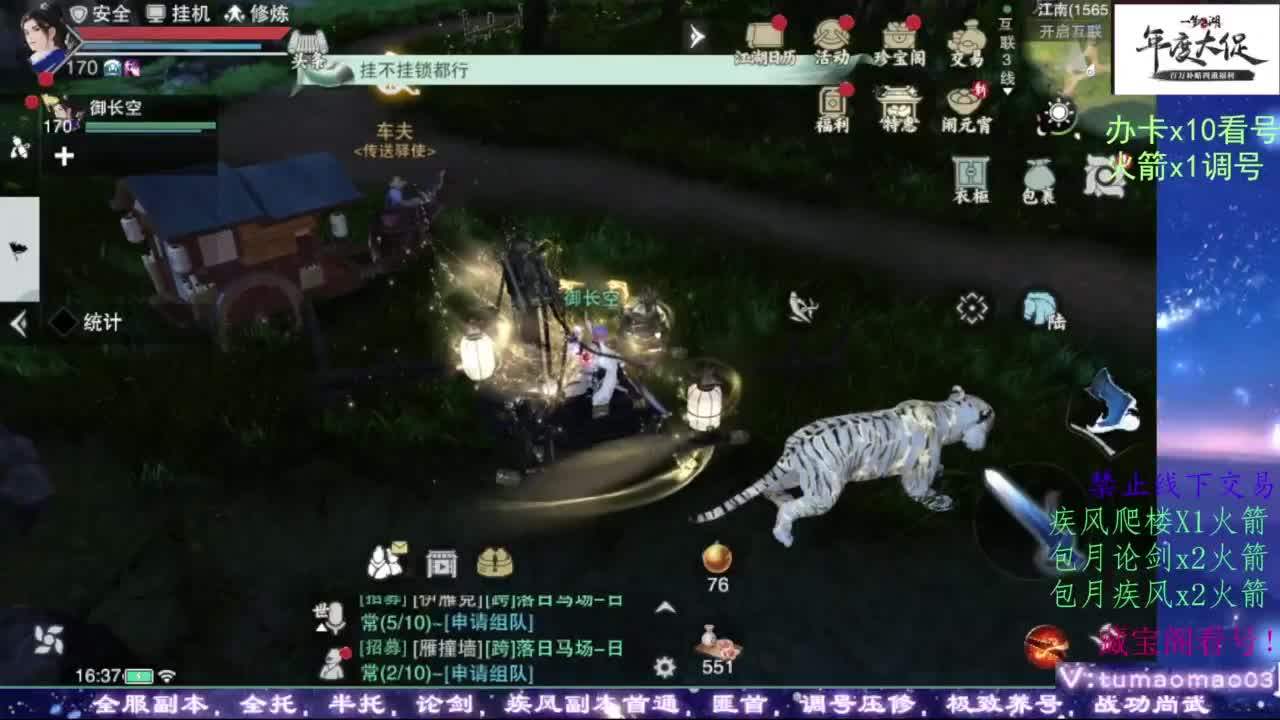Expand the chat panel with the up arrow
1280x720 pixels.
coord(664,608)
